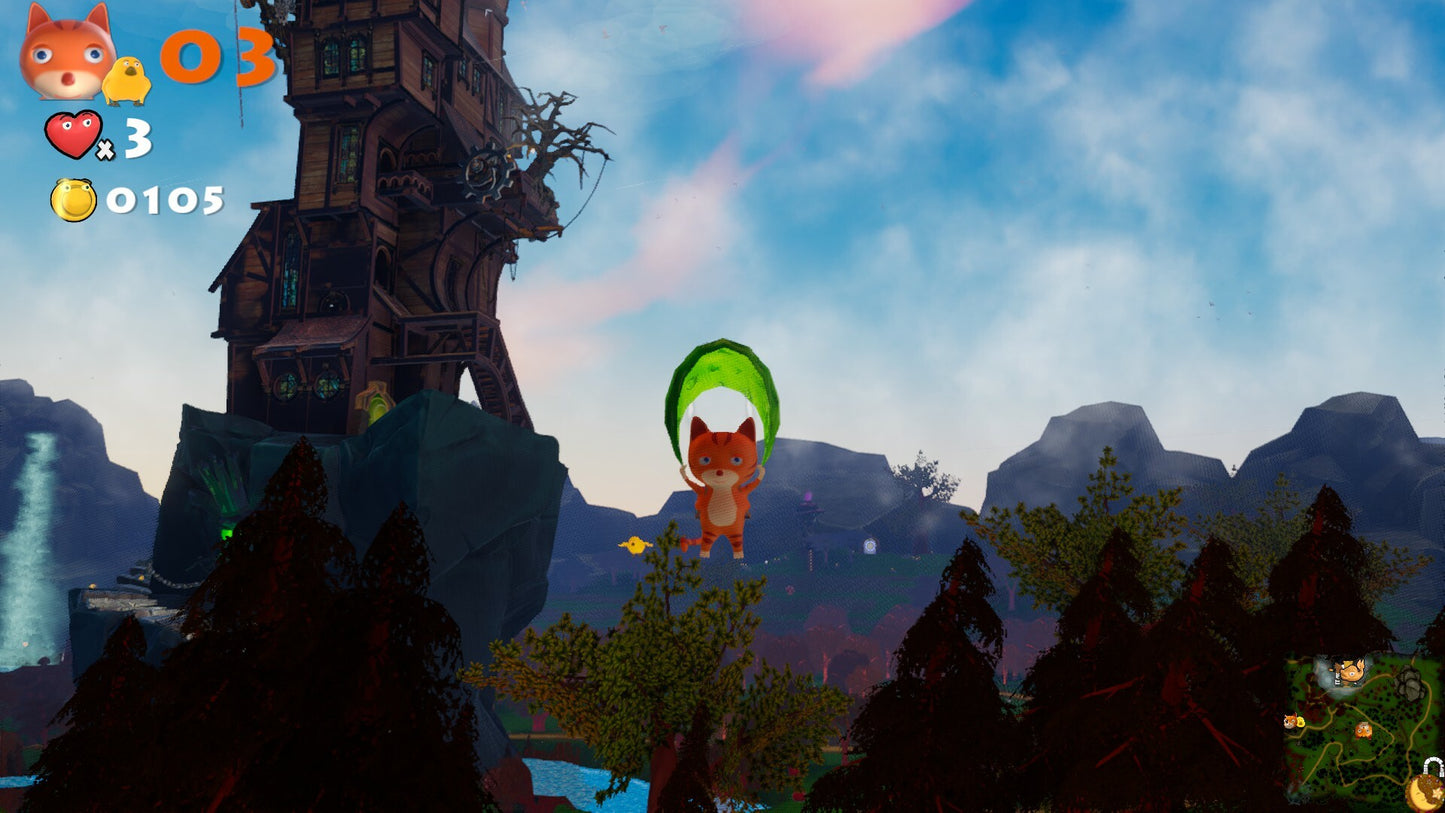Click the winged cat marker on the minimap
Image resolution: width=1445 pixels, height=813 pixels.
[x=1350, y=670]
